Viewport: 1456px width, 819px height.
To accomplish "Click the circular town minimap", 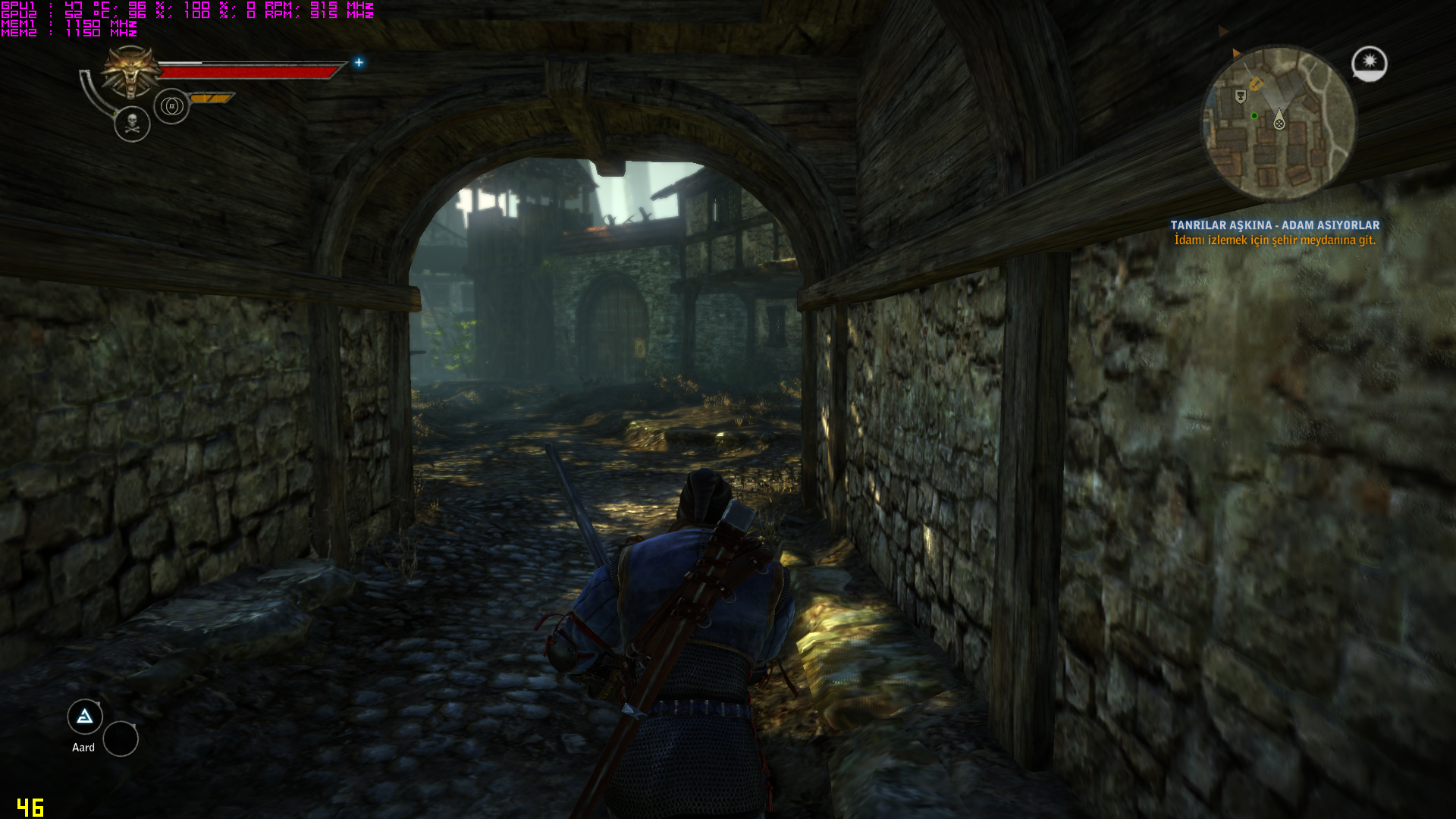I will [x=1279, y=124].
